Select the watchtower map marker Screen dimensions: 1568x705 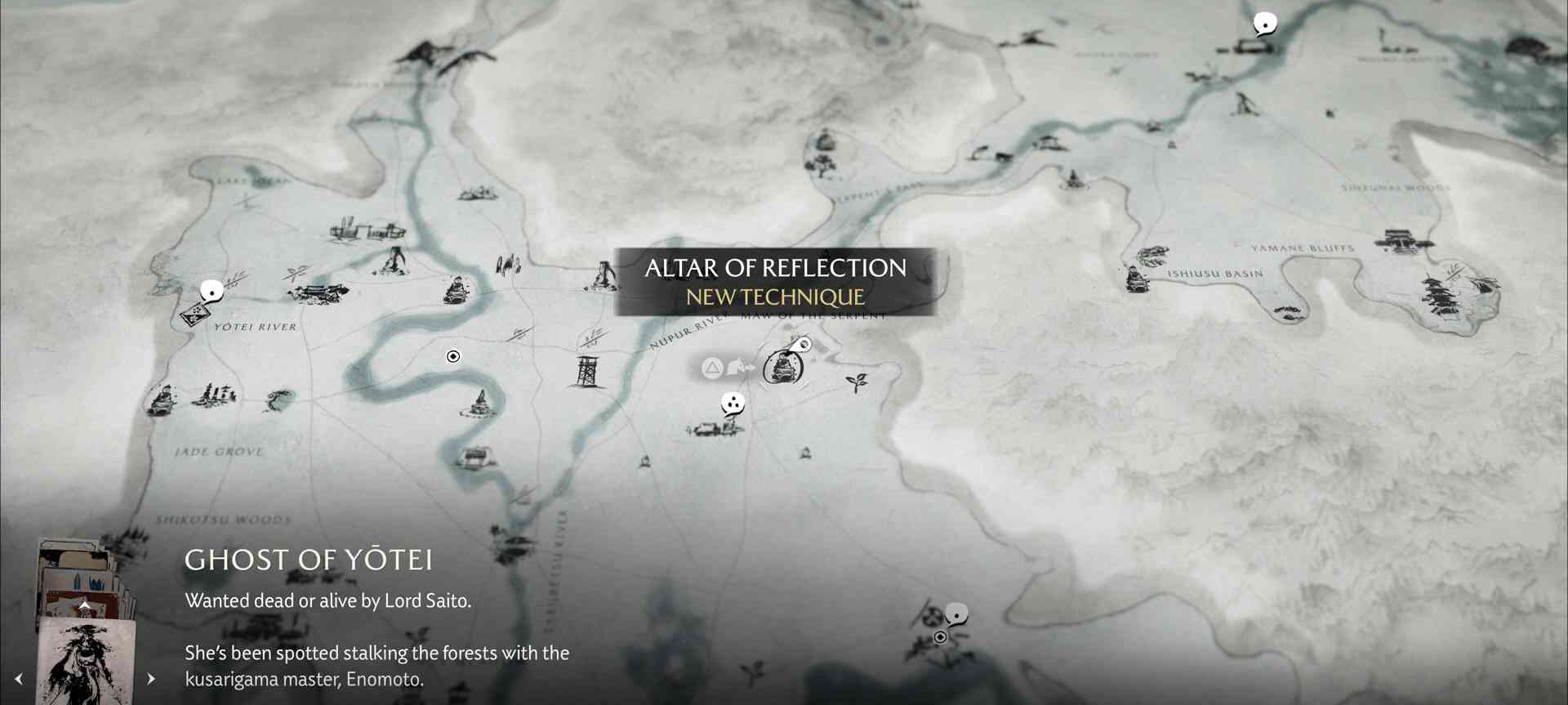(x=586, y=372)
